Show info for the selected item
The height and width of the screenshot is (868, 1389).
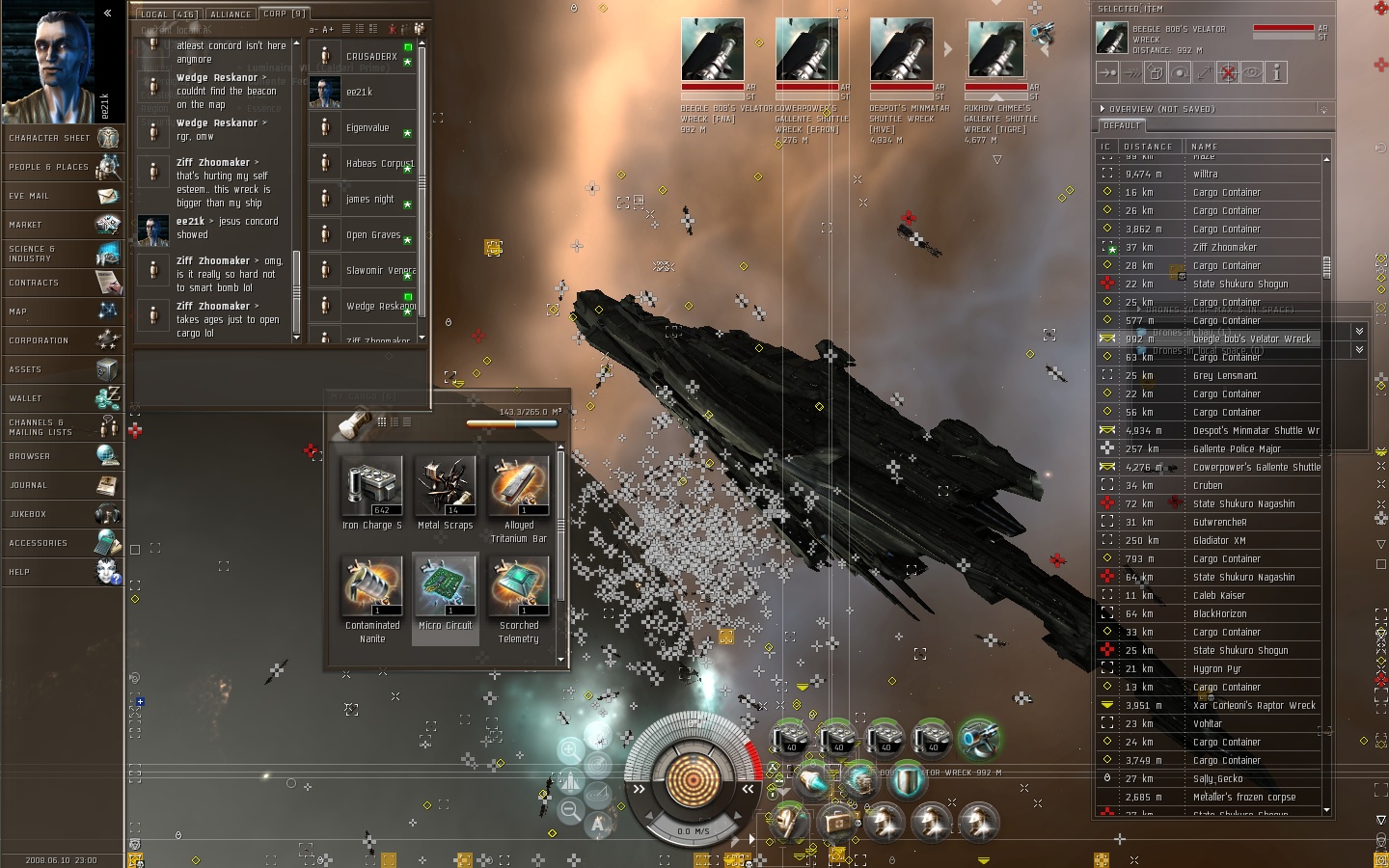(1276, 72)
